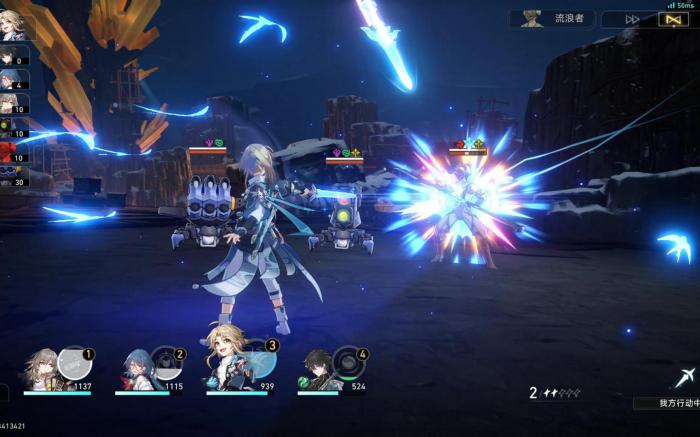The height and width of the screenshot is (437, 700).
Task: Toggle the auto-battle button
Action: [675, 19]
